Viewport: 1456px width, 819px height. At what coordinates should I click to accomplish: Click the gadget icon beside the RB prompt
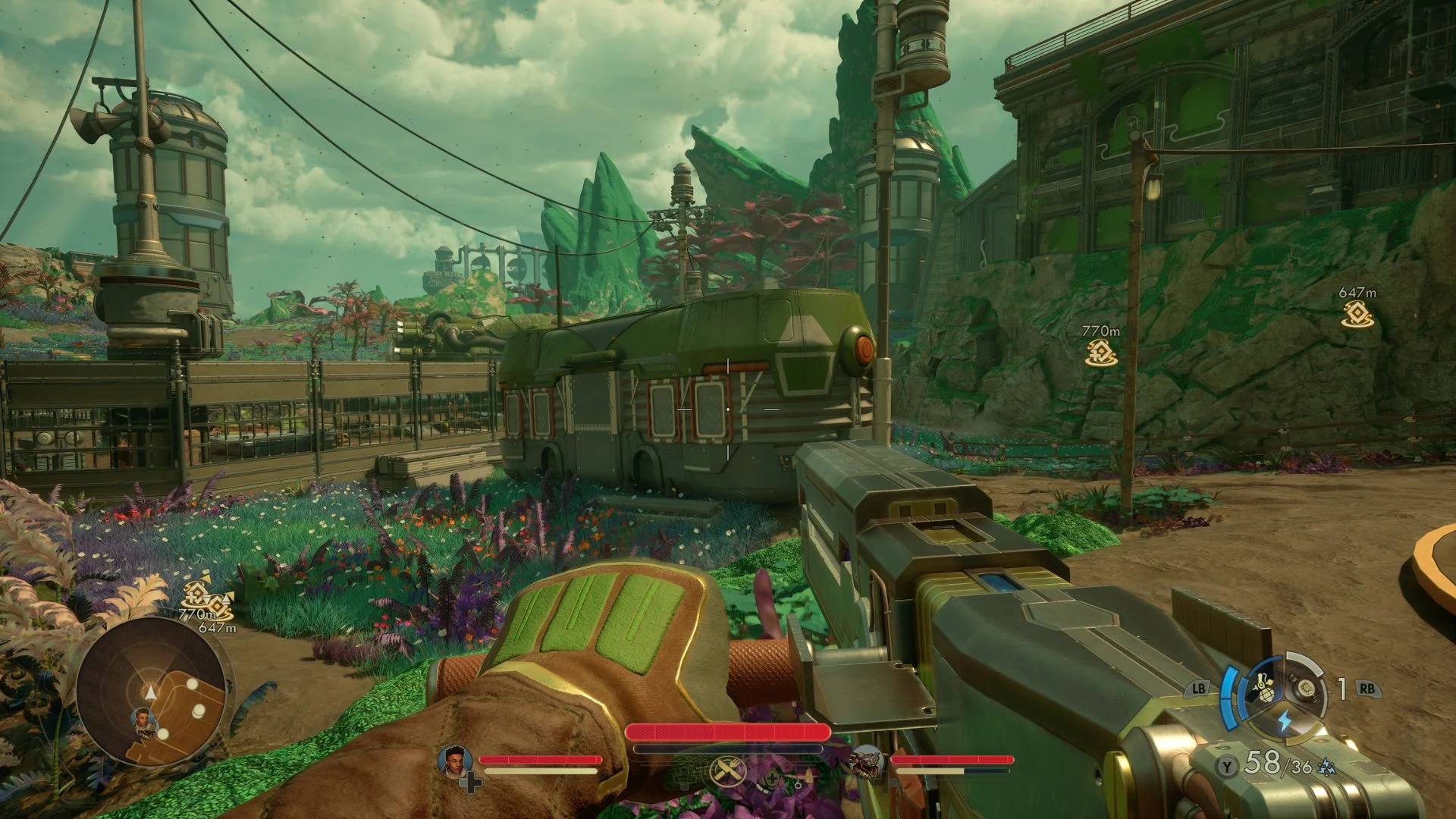click(x=1305, y=687)
